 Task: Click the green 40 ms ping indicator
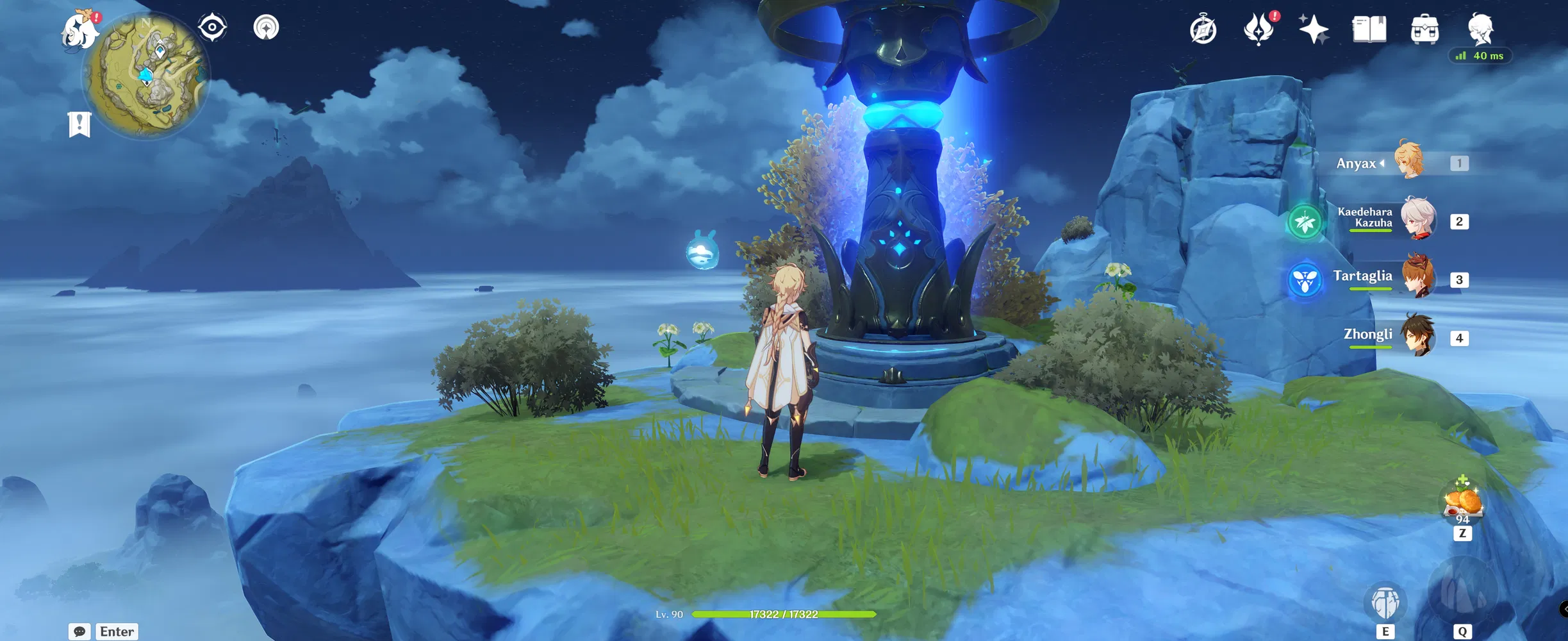1481,56
